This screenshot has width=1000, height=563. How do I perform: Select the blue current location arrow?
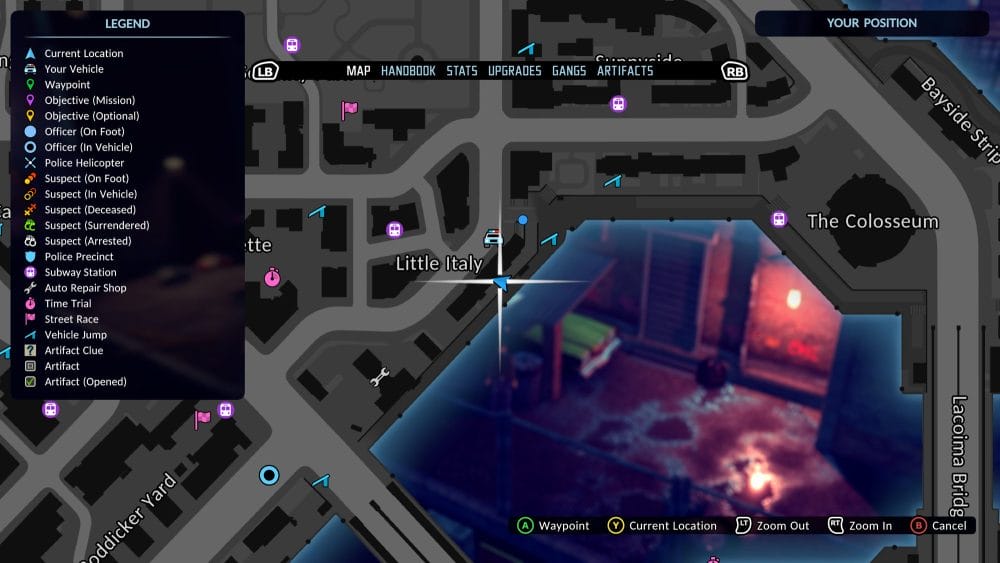click(501, 284)
